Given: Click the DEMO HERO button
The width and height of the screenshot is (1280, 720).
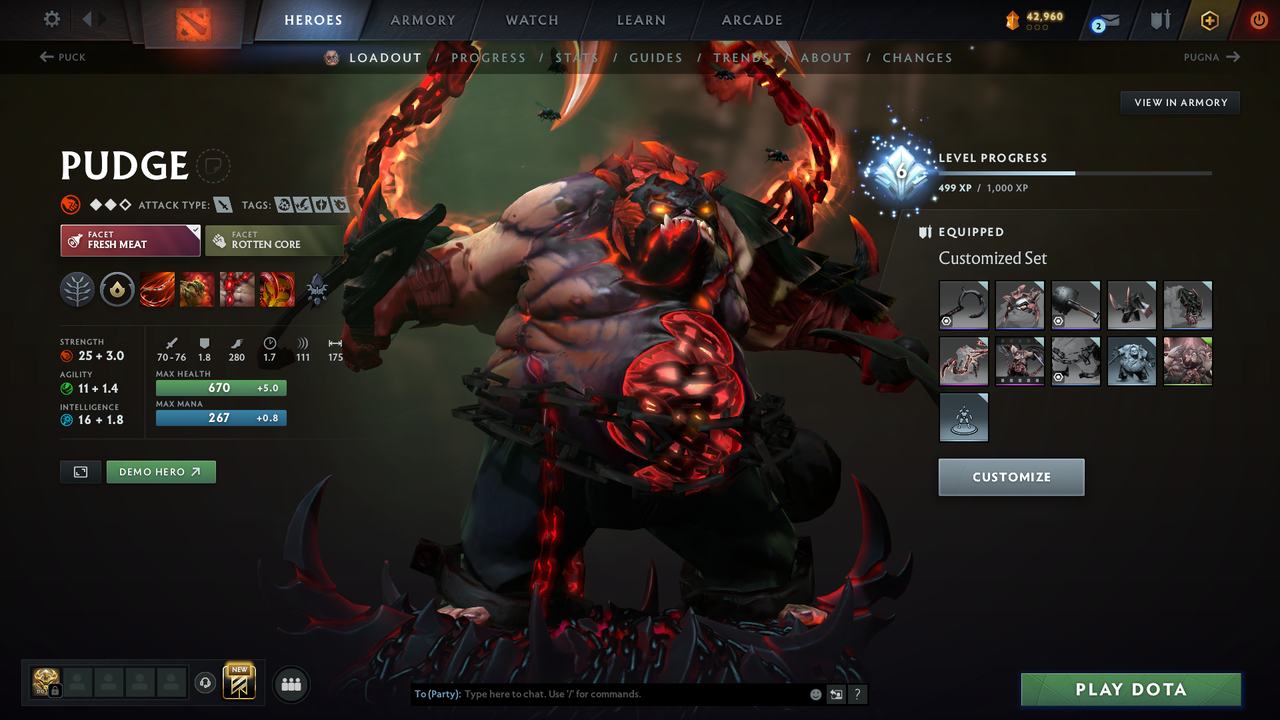Looking at the screenshot, I should coord(160,471).
